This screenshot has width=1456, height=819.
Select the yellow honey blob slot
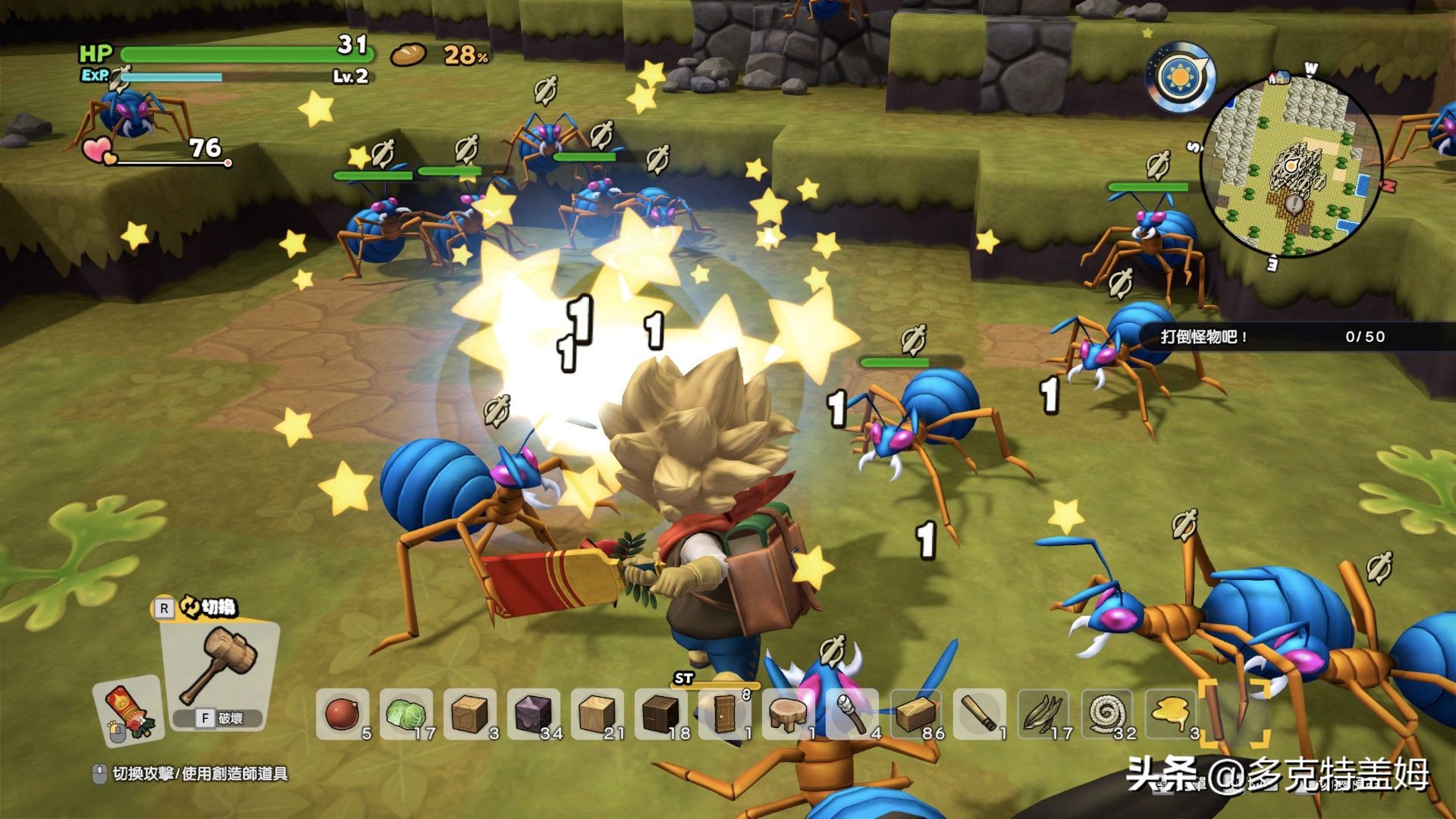click(x=1169, y=714)
